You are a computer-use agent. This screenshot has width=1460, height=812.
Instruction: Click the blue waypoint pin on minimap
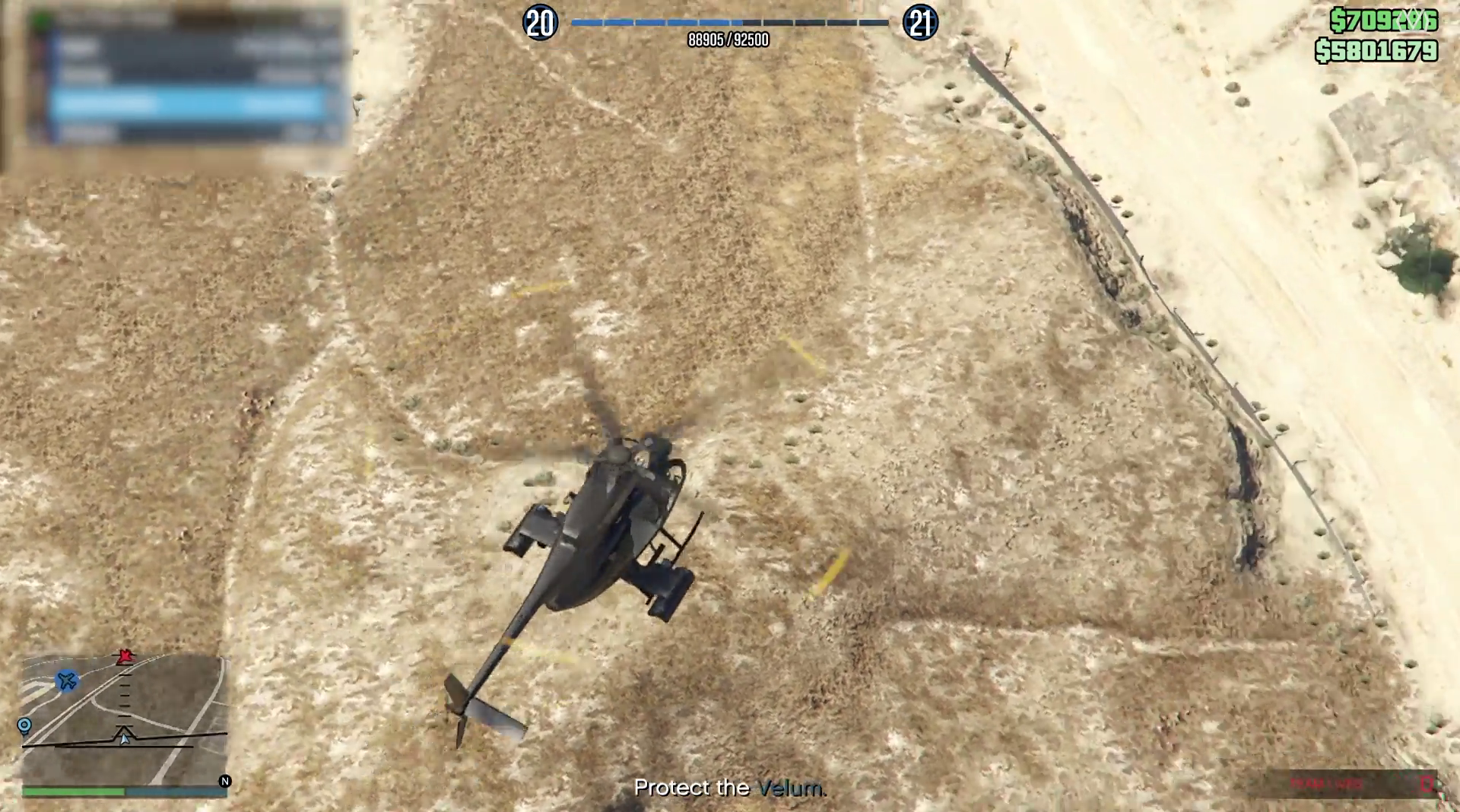click(24, 726)
